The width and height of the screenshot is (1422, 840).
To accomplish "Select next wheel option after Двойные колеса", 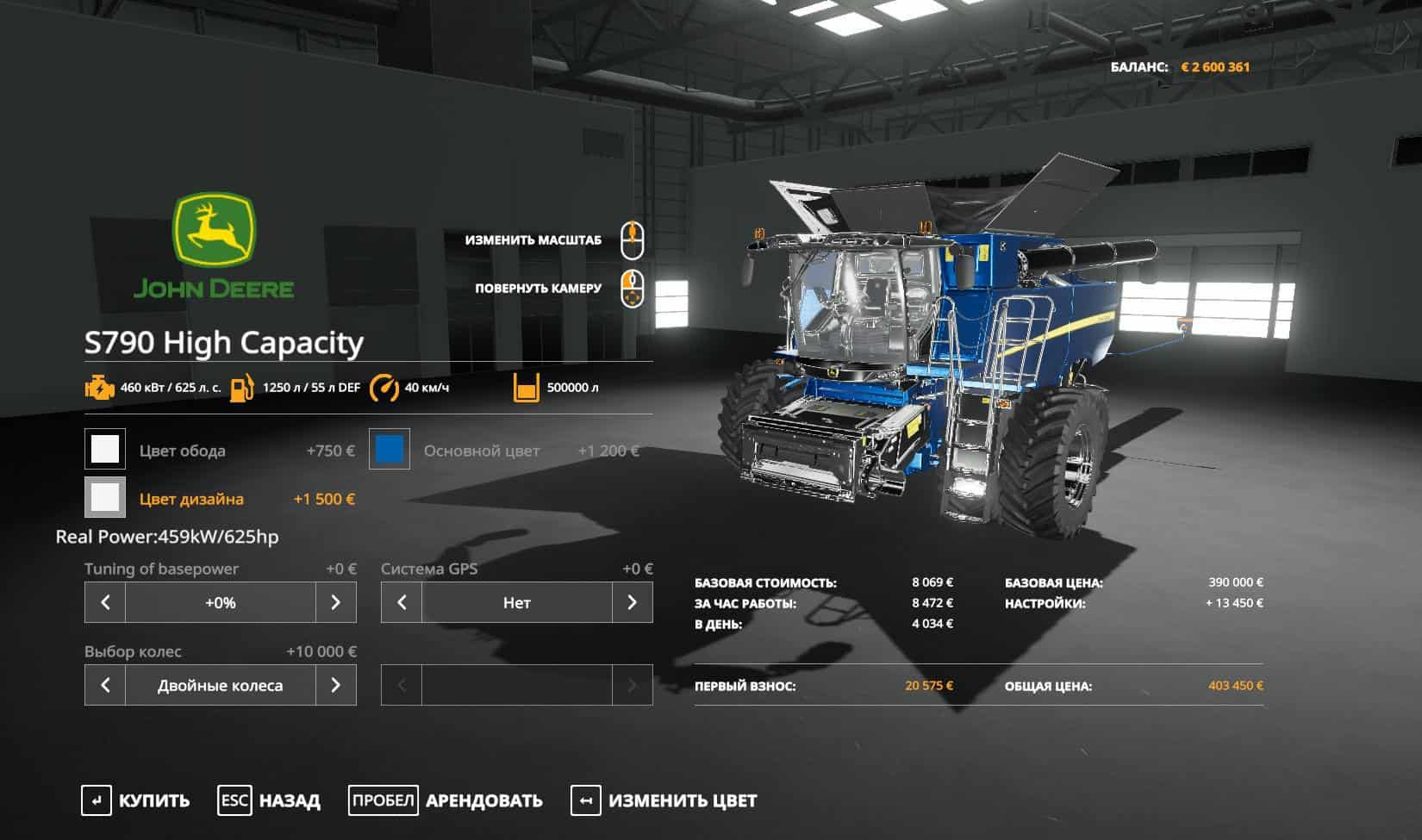I will pyautogui.click(x=335, y=685).
